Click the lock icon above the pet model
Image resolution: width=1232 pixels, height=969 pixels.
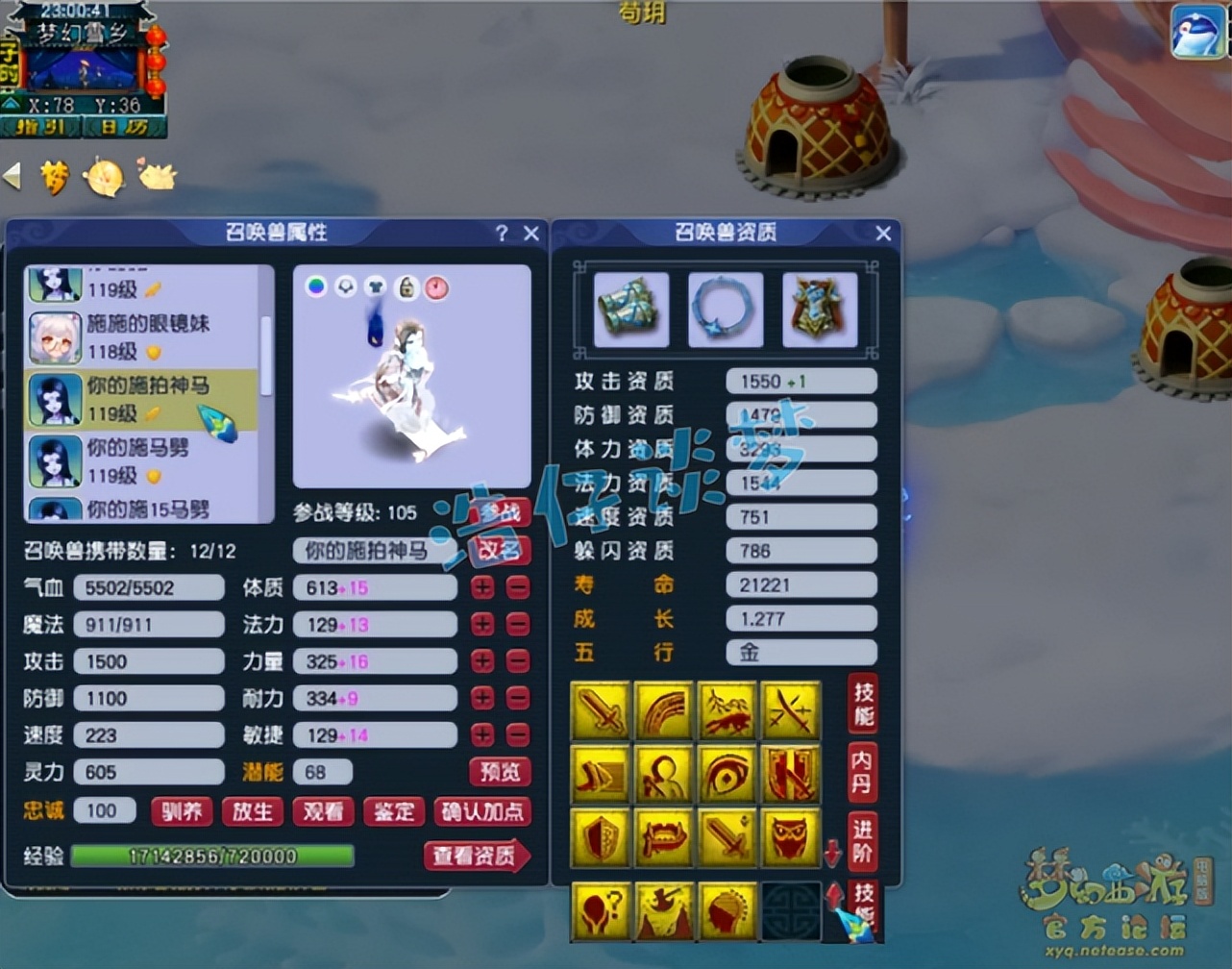(x=407, y=287)
